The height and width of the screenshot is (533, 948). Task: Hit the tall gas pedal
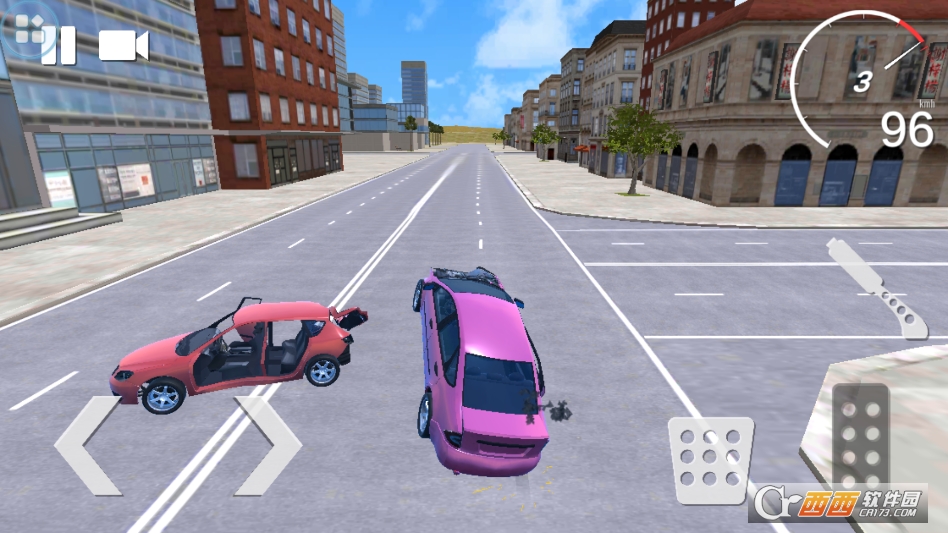click(x=861, y=441)
